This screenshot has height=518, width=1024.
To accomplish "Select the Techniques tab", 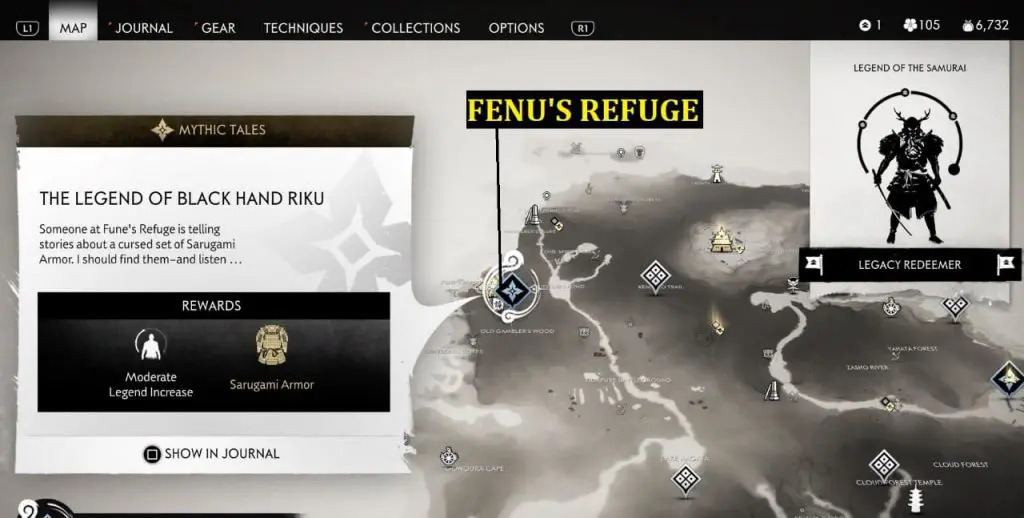I will [303, 27].
